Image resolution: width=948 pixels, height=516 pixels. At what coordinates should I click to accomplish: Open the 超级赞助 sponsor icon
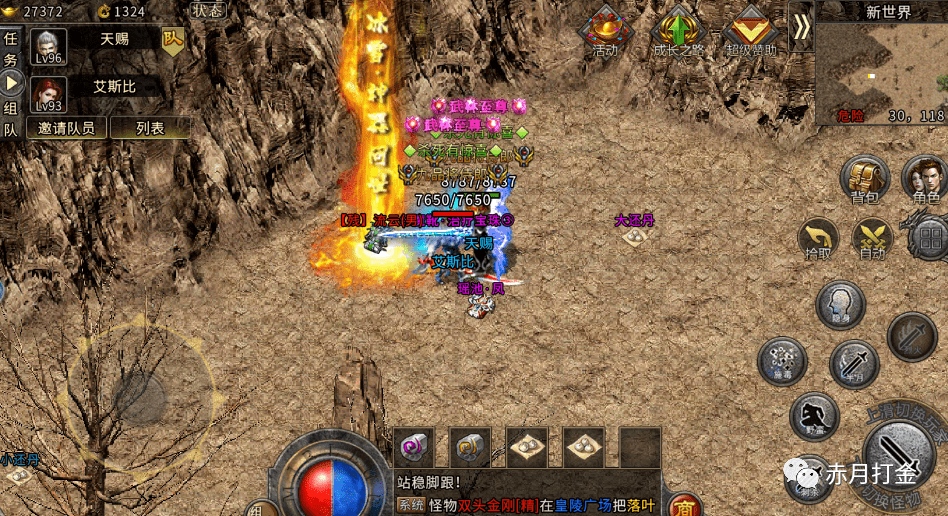751,30
